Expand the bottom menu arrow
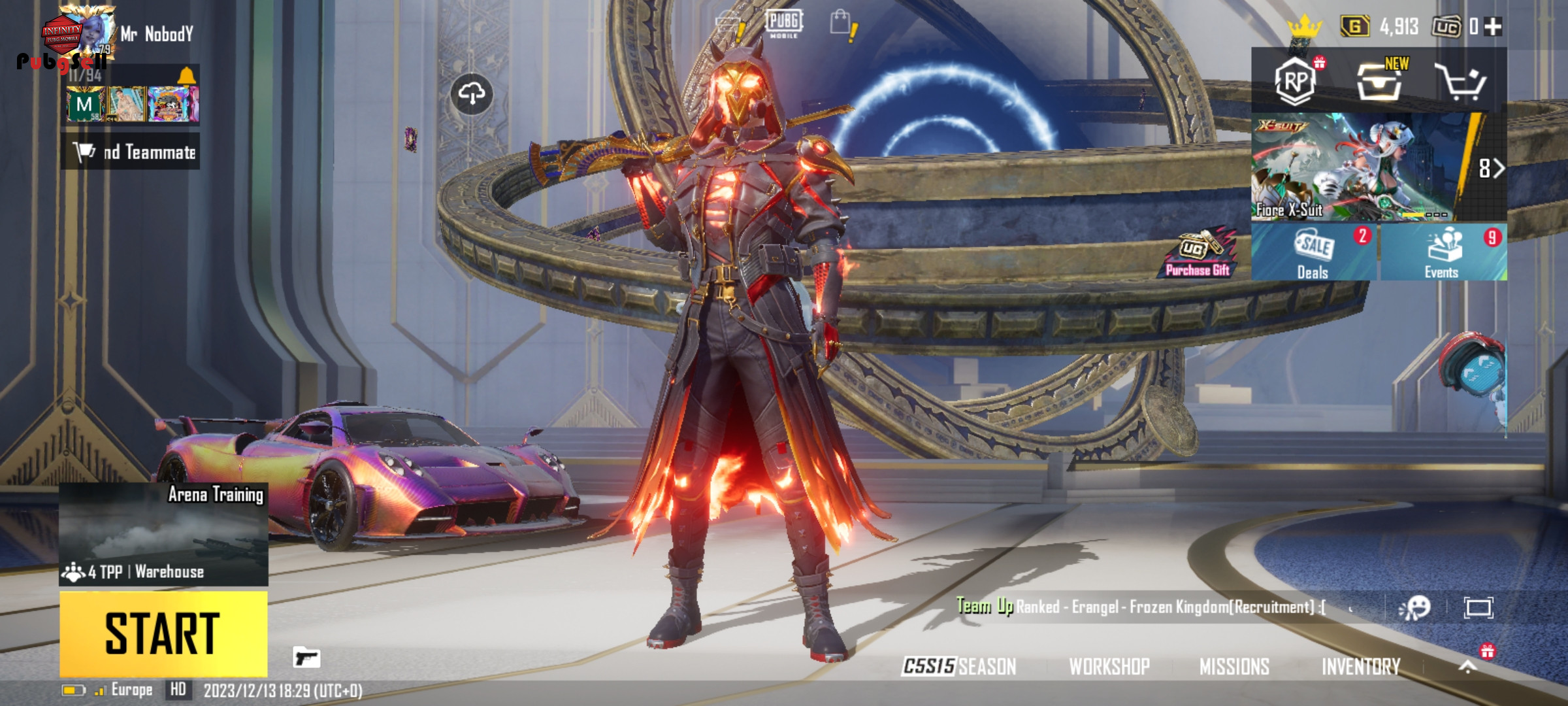1568x706 pixels. tap(1467, 667)
